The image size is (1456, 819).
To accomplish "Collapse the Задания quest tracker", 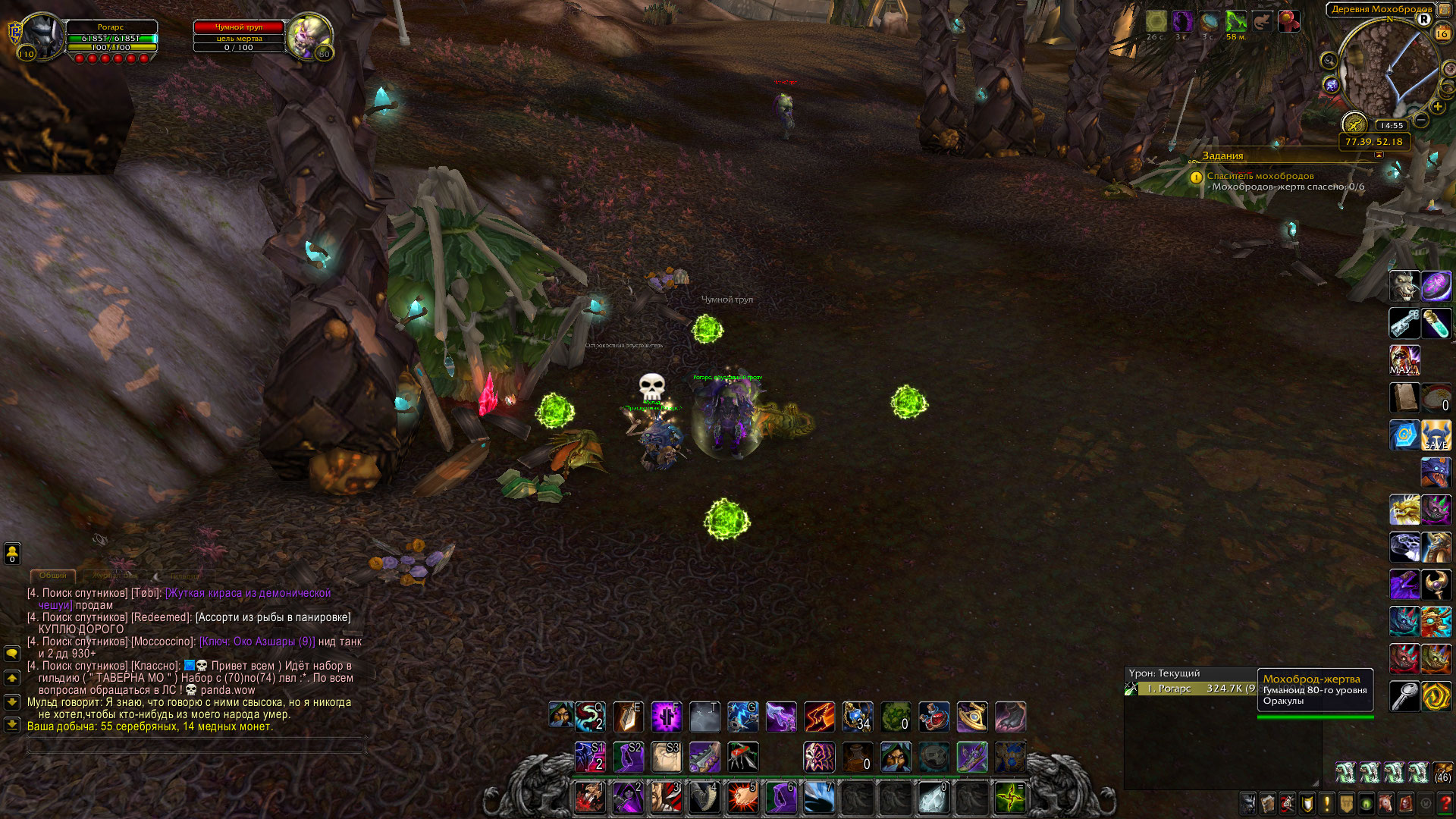I will click(x=1379, y=155).
